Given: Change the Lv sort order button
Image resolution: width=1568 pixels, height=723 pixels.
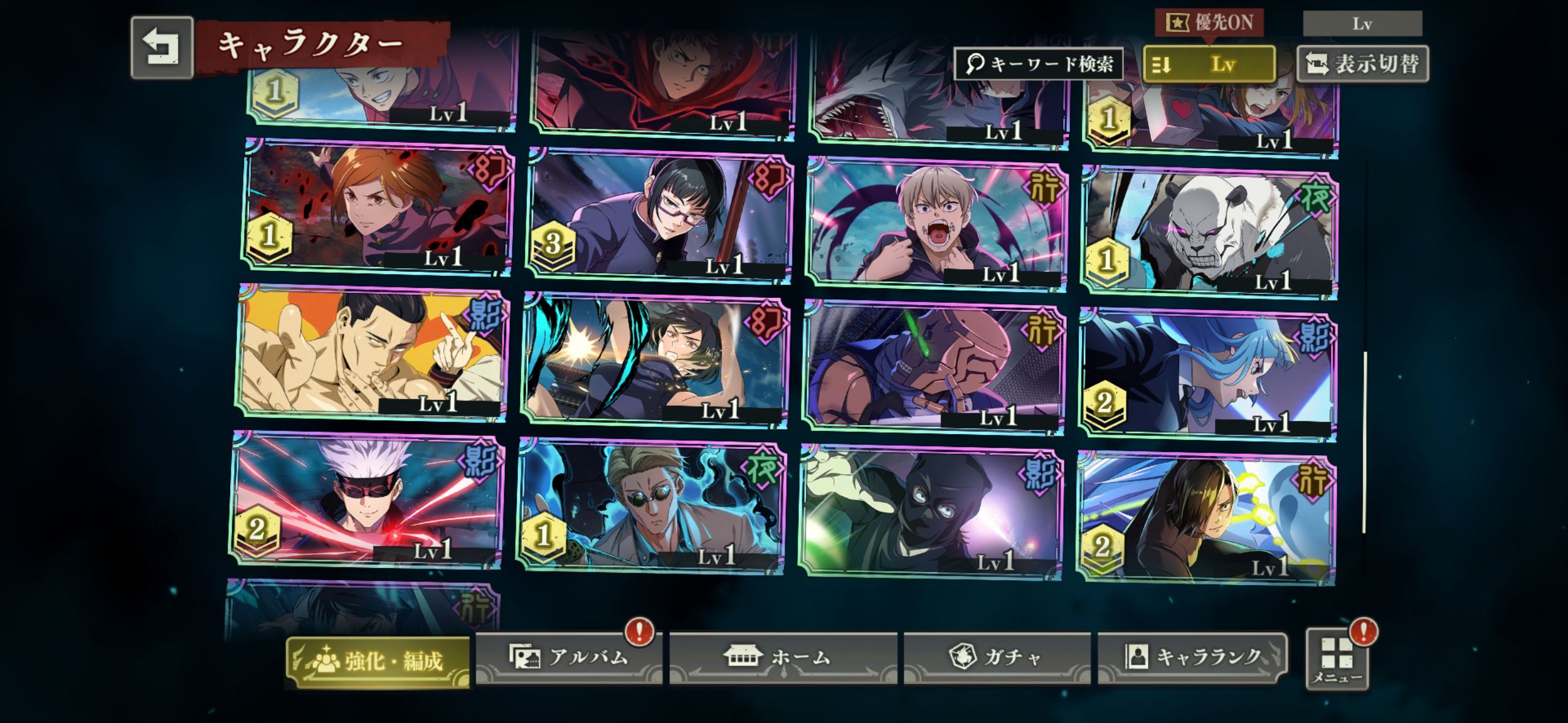Looking at the screenshot, I should (x=1209, y=64).
